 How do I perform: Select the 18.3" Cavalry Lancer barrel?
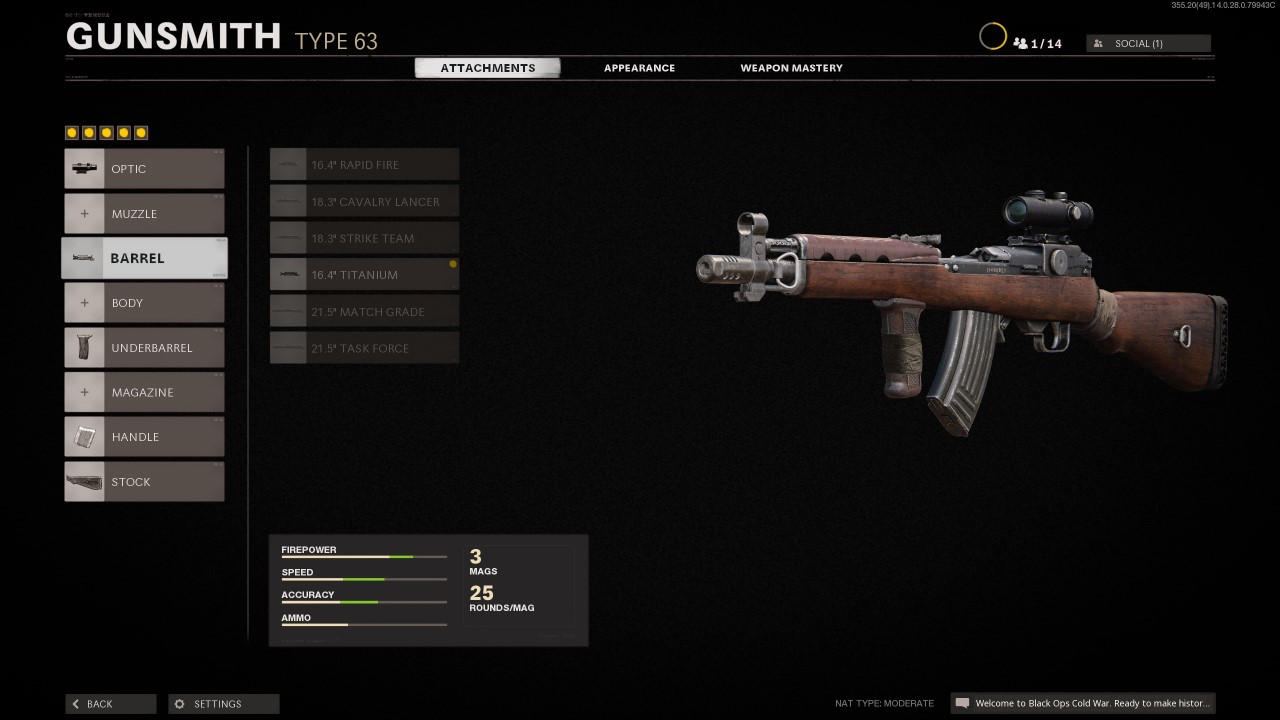tap(363, 201)
